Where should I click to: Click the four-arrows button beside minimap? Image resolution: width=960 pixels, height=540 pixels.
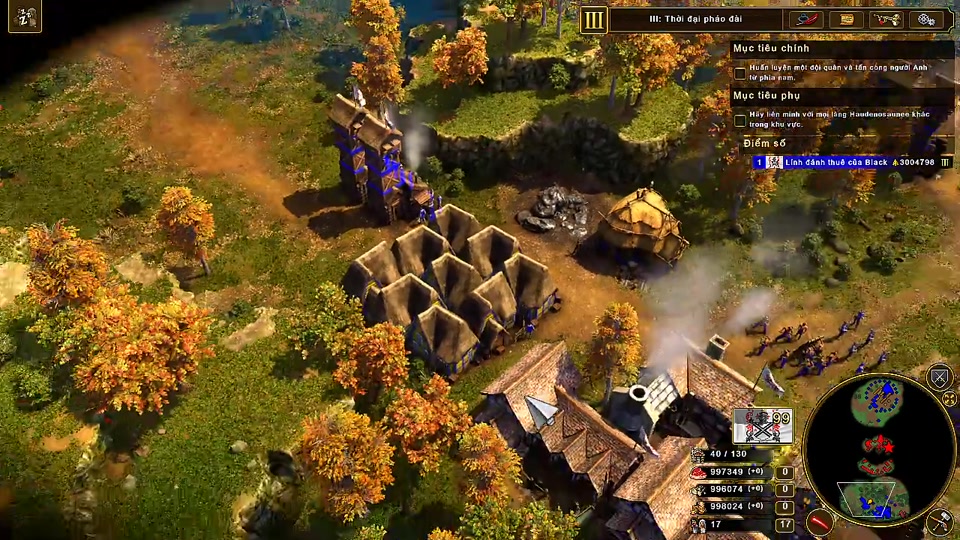[949, 399]
